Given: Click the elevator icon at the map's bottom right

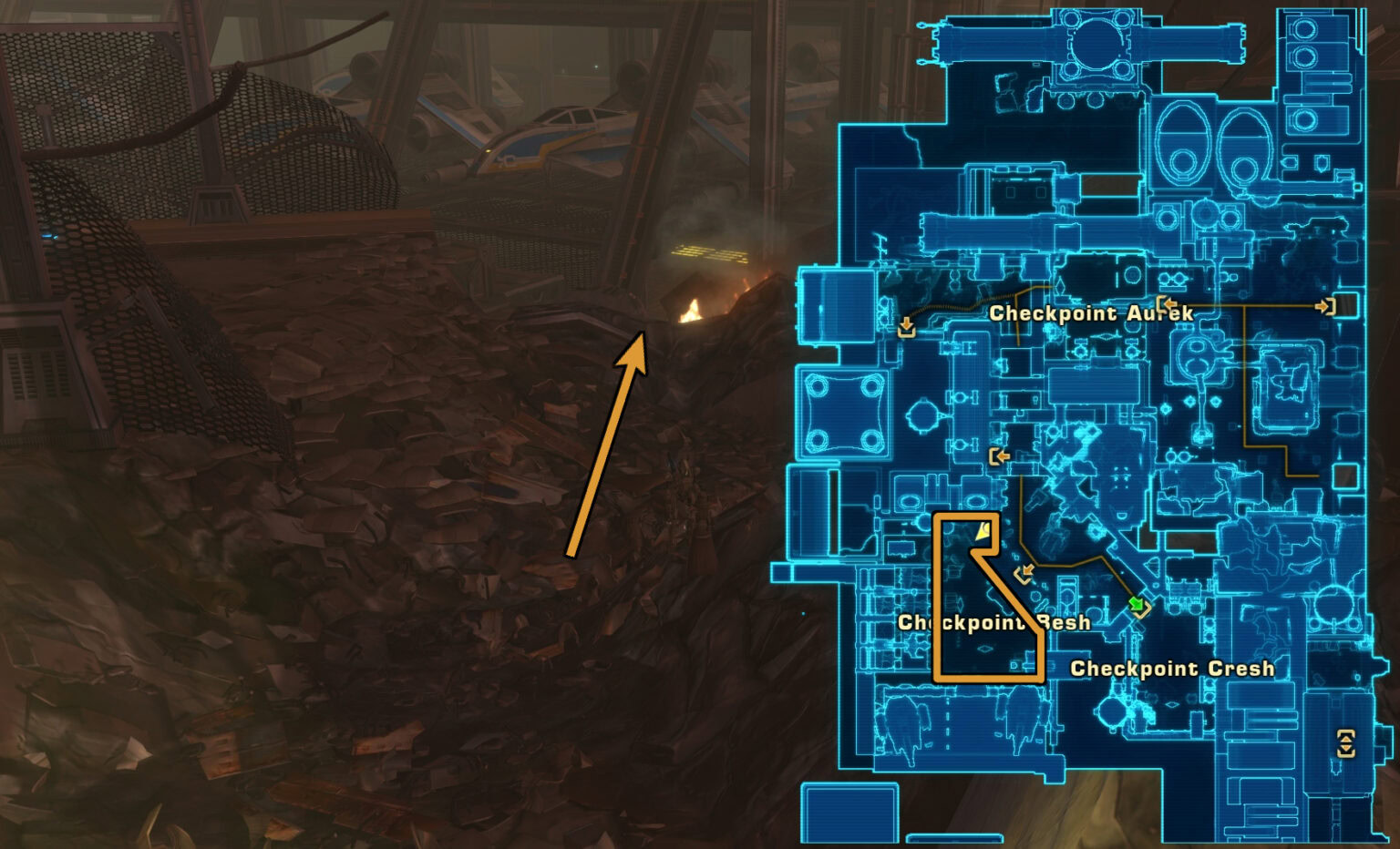Looking at the screenshot, I should pyautogui.click(x=1347, y=744).
